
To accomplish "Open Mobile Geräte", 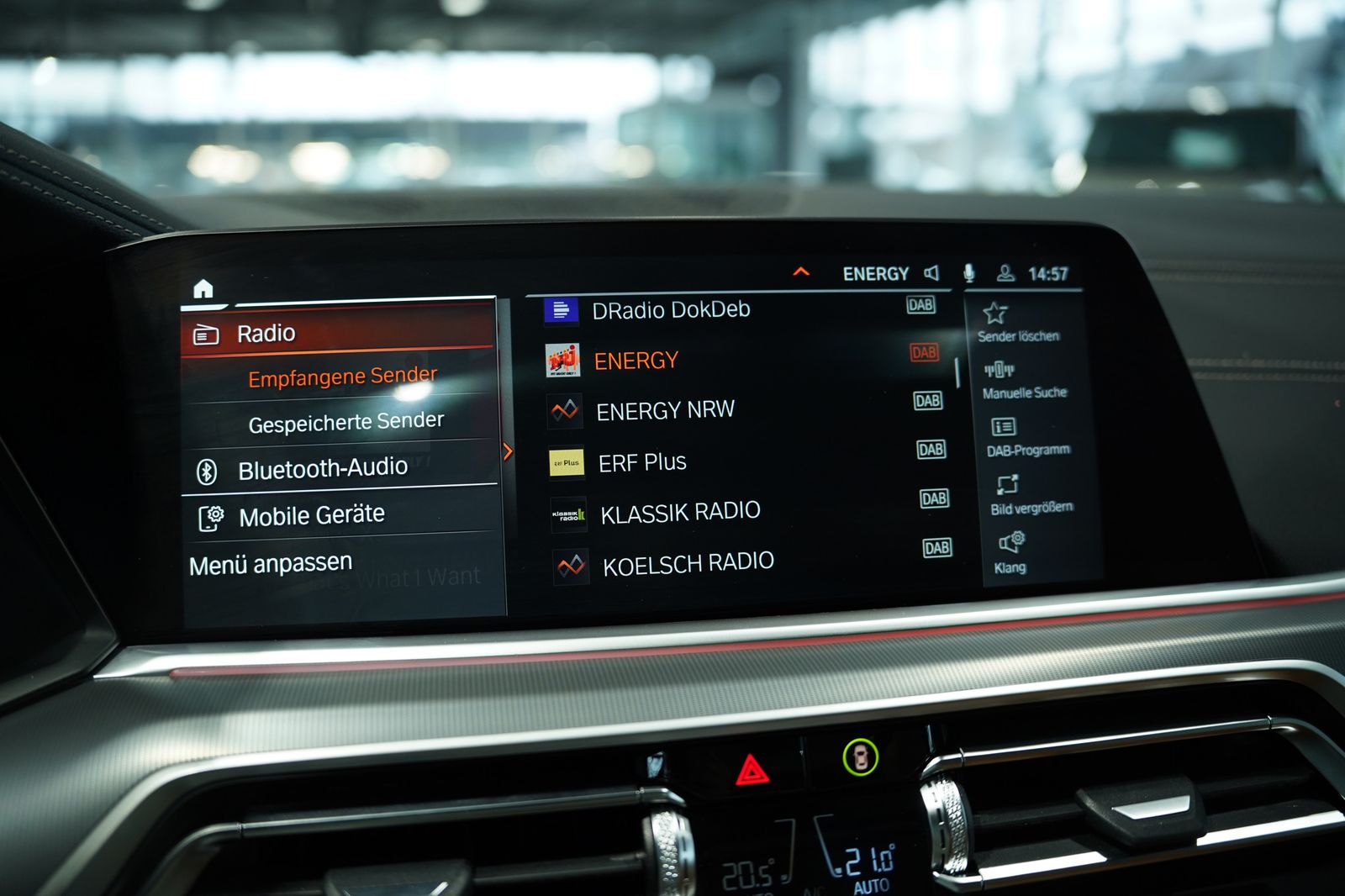I will pyautogui.click(x=311, y=515).
